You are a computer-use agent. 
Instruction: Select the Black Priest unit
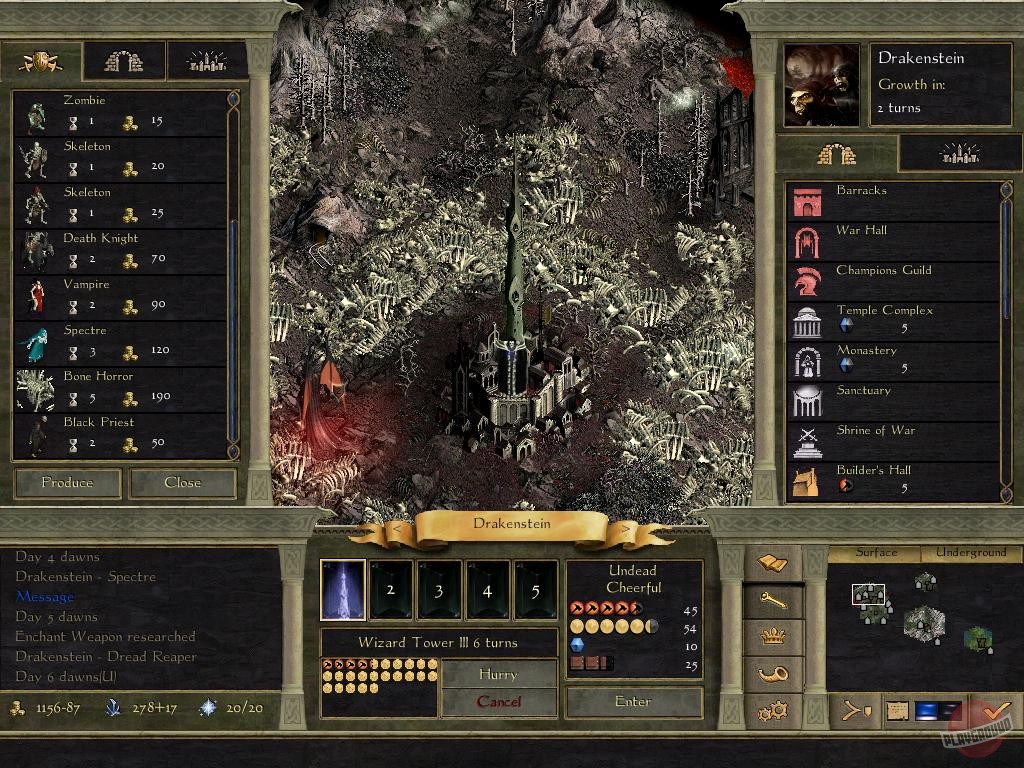point(122,434)
